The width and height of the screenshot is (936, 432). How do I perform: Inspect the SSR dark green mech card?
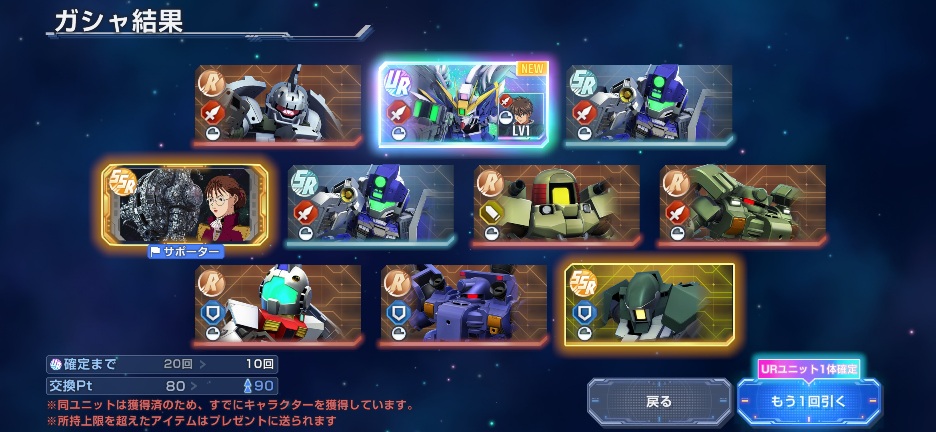[650, 304]
